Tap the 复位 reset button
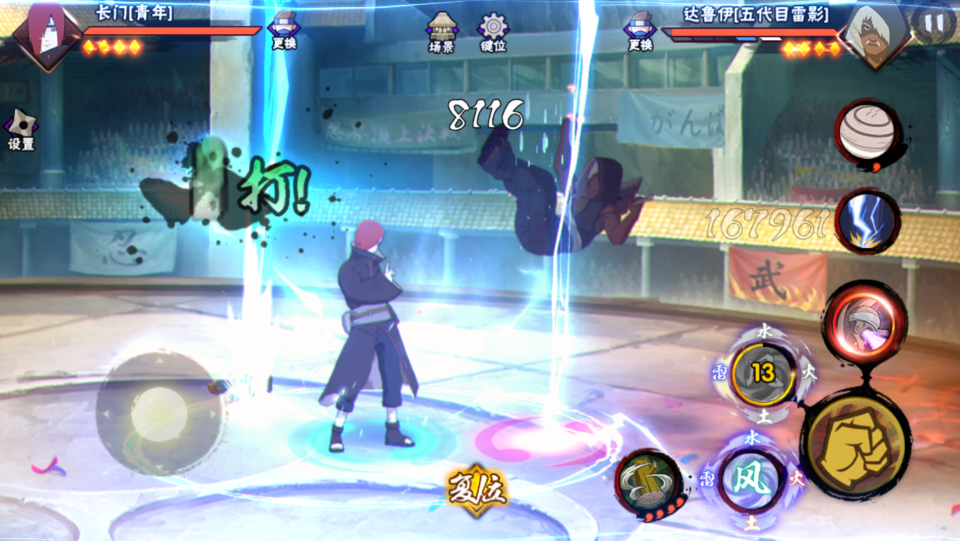 coord(476,489)
